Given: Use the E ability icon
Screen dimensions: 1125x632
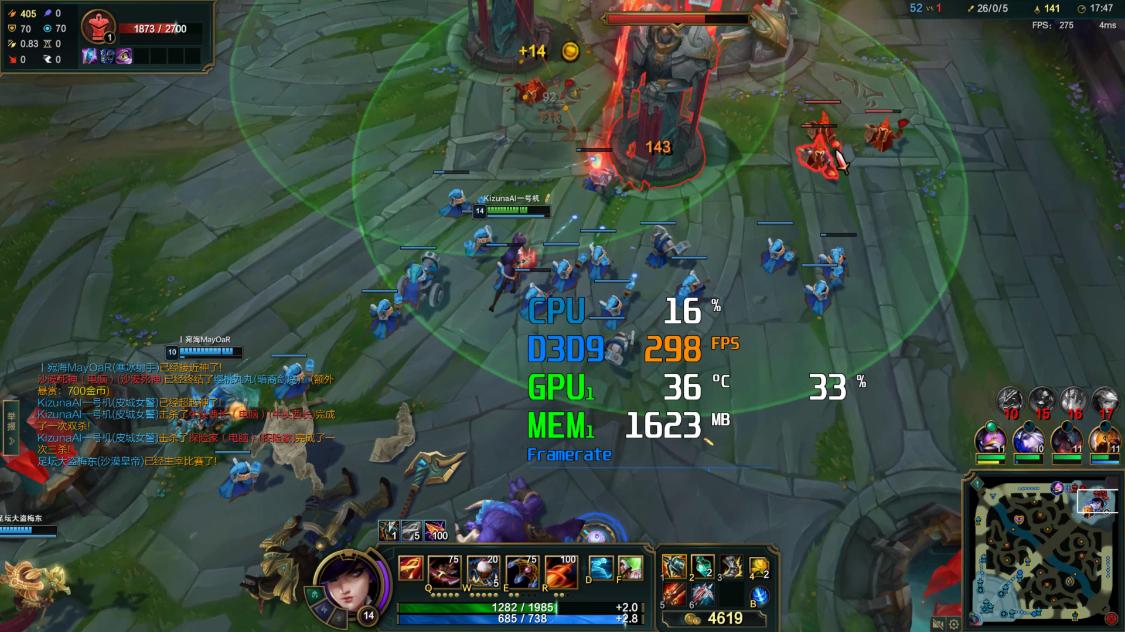Looking at the screenshot, I should tap(522, 570).
